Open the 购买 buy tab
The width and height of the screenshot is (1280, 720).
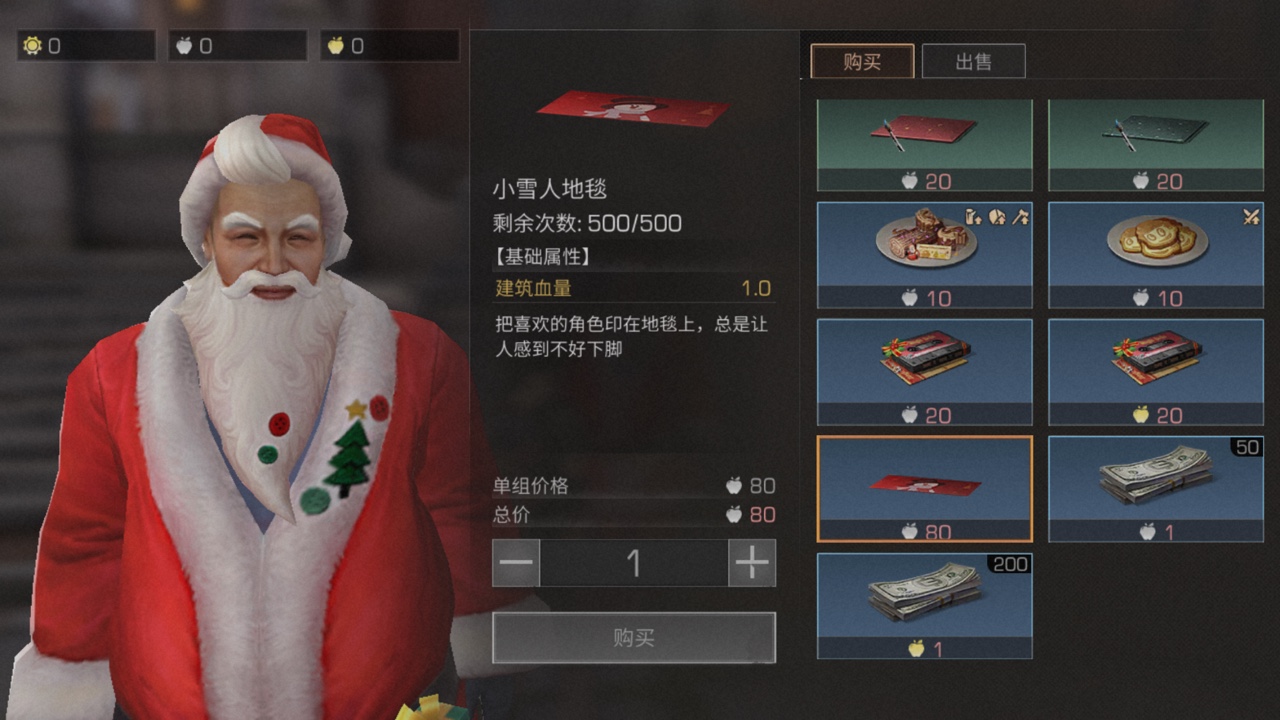click(862, 61)
